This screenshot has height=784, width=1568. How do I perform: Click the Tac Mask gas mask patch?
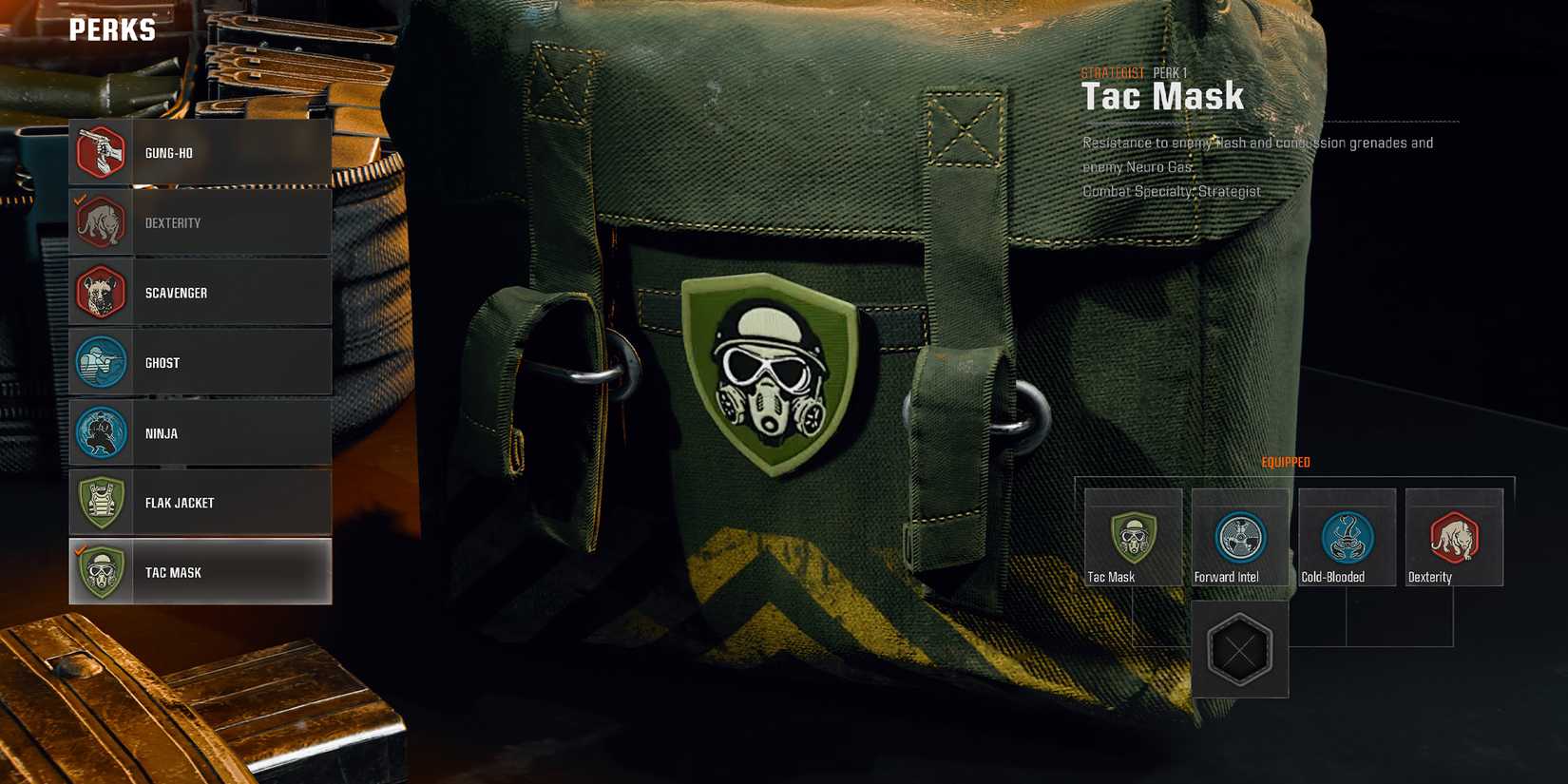click(772, 375)
